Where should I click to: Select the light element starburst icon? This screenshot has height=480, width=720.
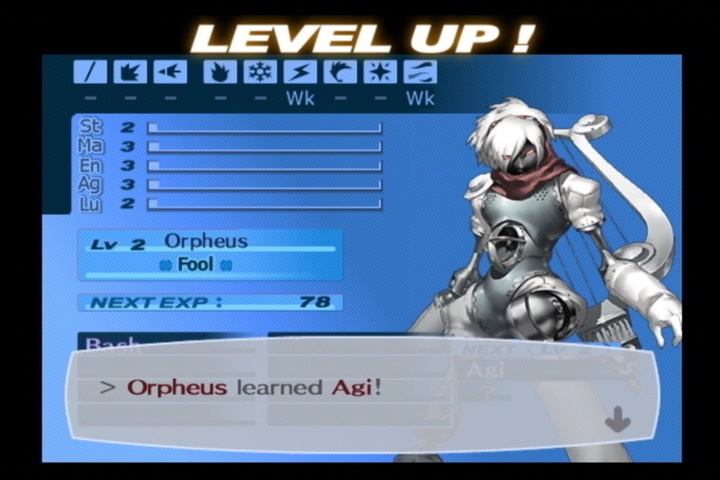(x=380, y=72)
